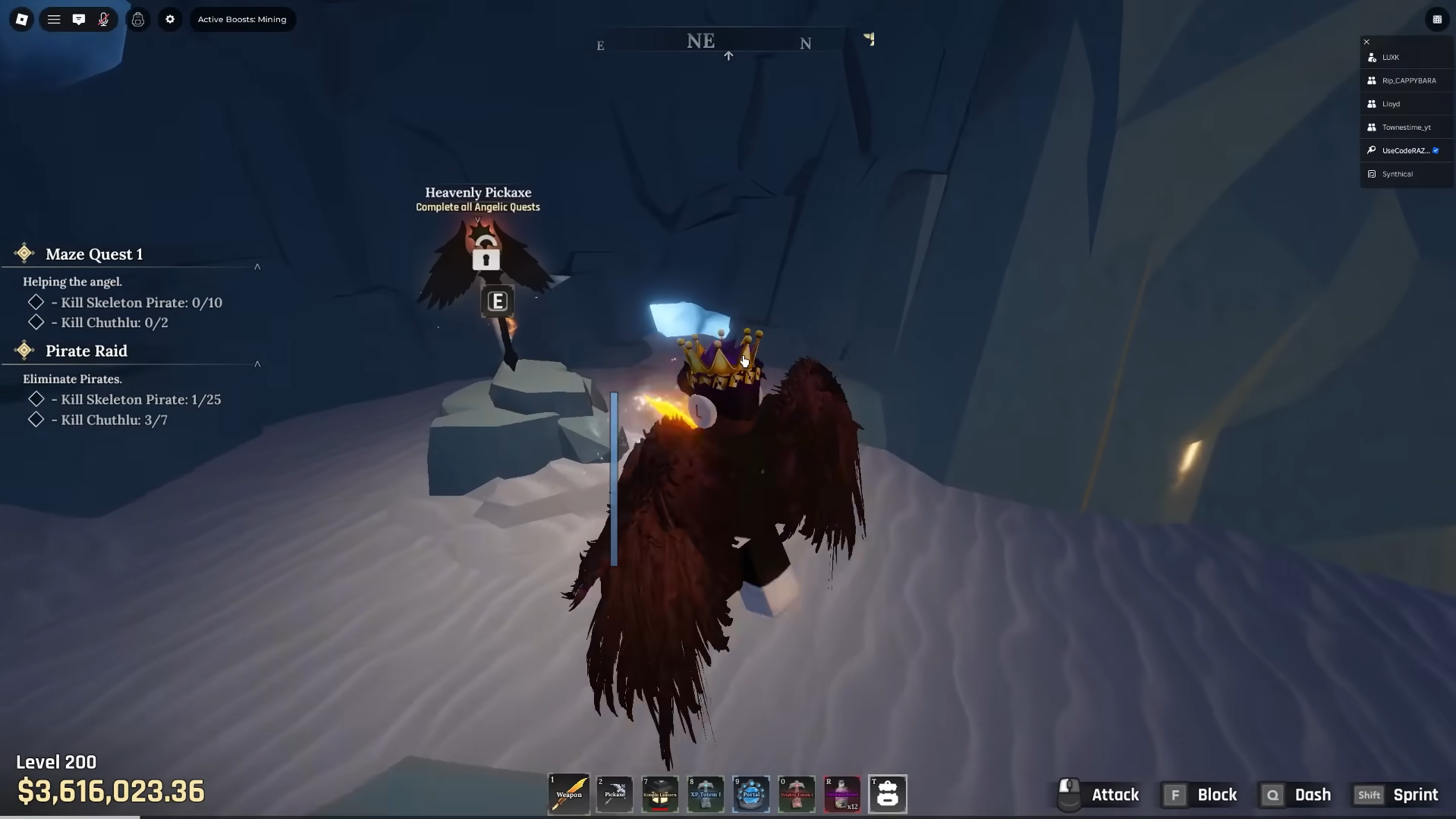Show Active Boosts: Mining details
Image resolution: width=1456 pixels, height=819 pixels.
click(242, 20)
